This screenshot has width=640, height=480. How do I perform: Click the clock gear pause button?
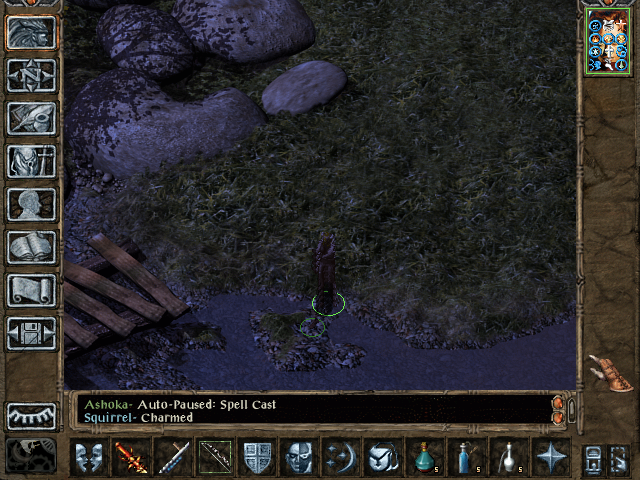[31, 455]
